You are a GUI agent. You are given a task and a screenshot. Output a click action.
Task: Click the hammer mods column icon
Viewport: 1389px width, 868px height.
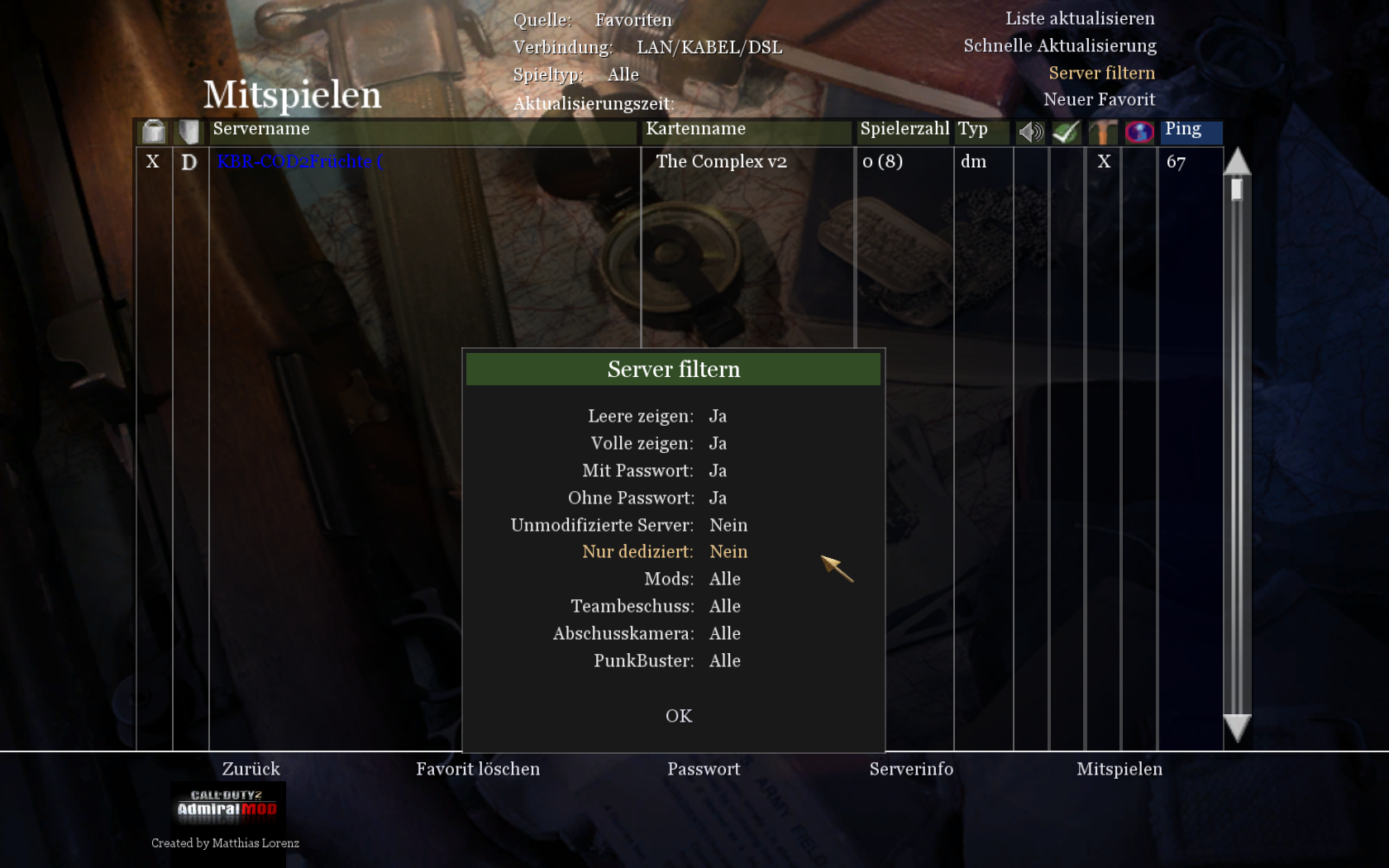(1101, 131)
